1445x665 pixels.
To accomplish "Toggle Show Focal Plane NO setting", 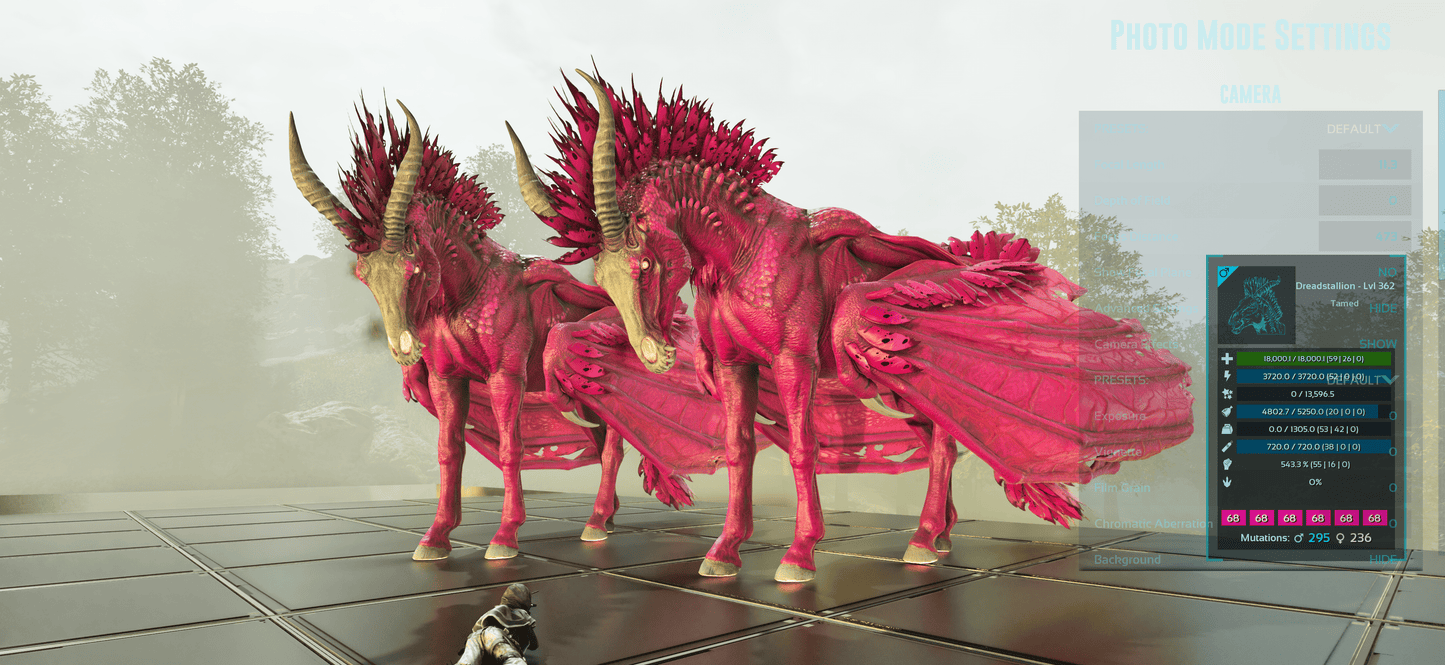I will [1387, 272].
